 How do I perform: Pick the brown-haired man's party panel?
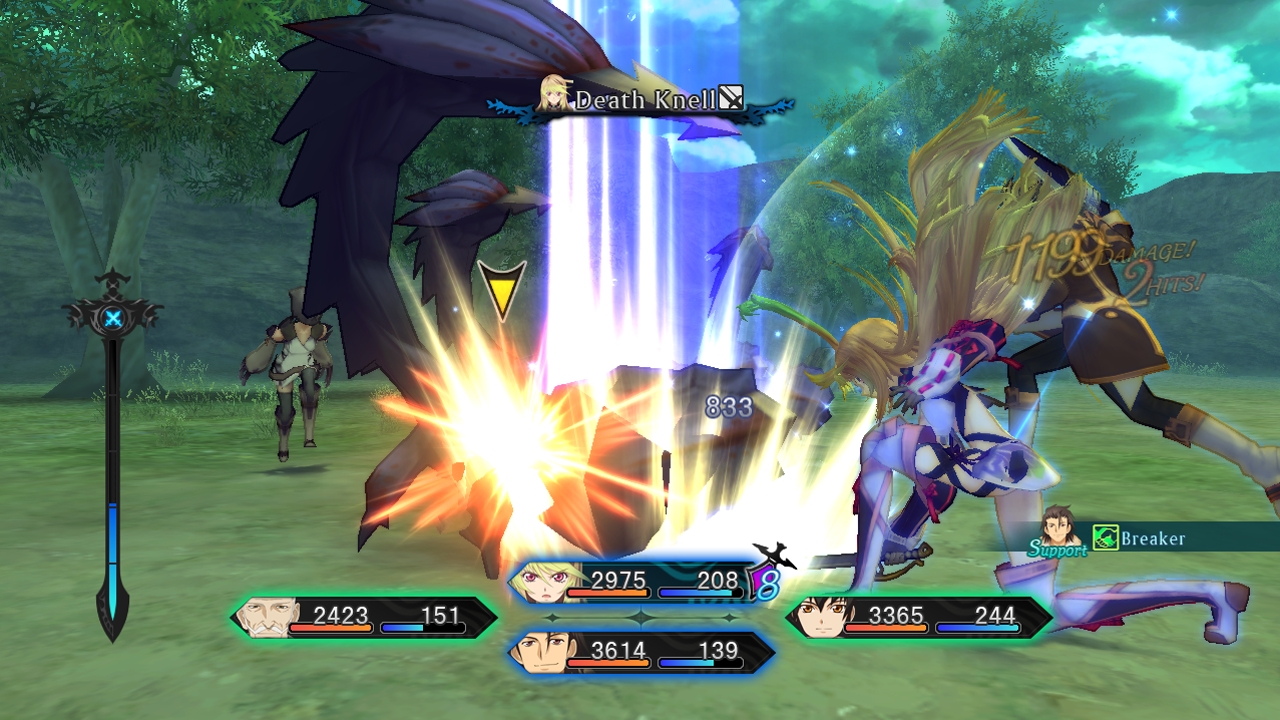[640, 652]
